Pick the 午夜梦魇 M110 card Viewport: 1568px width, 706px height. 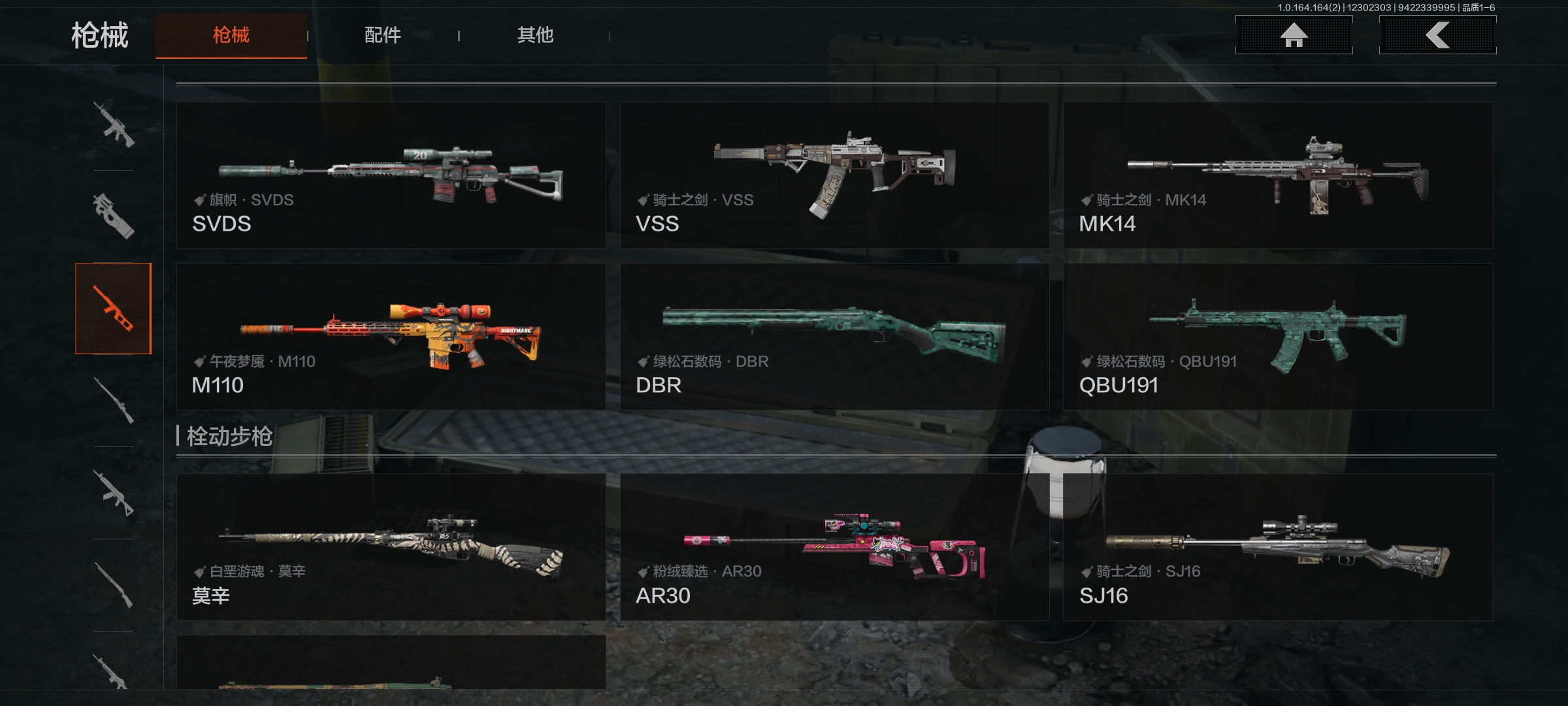[x=391, y=337]
